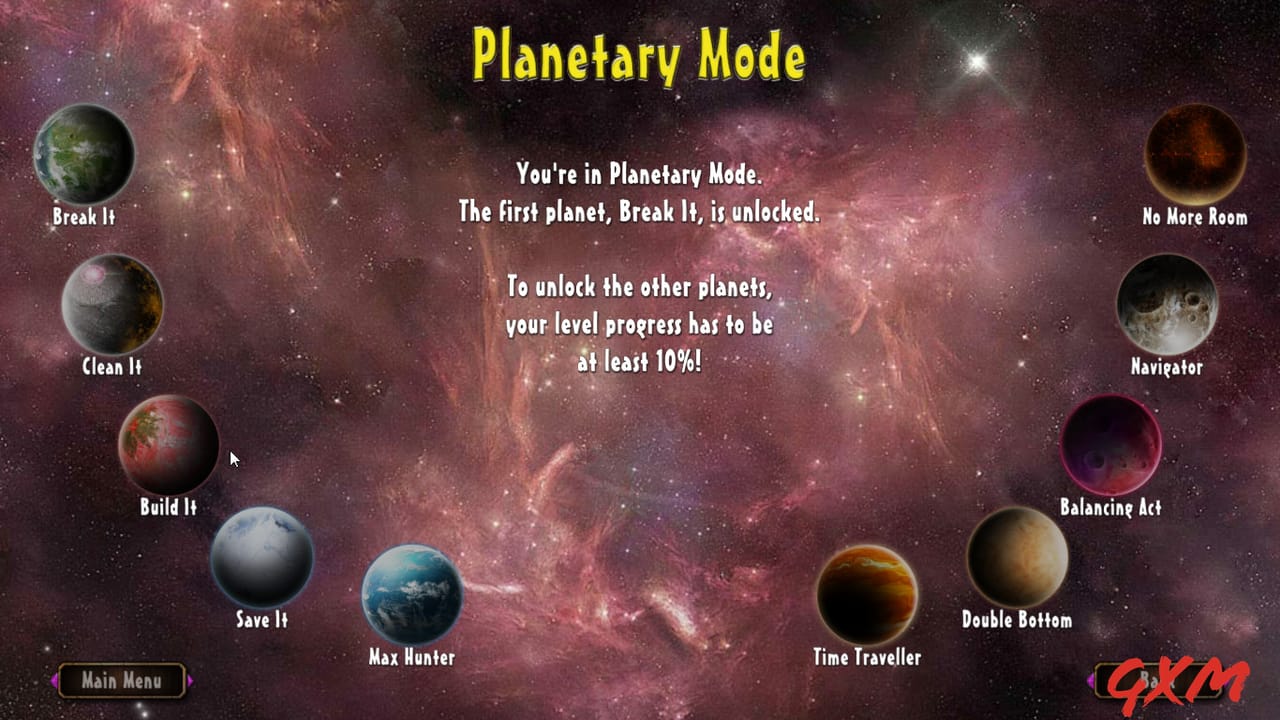Image resolution: width=1280 pixels, height=720 pixels.
Task: Click the Clean It label
Action: coord(111,367)
